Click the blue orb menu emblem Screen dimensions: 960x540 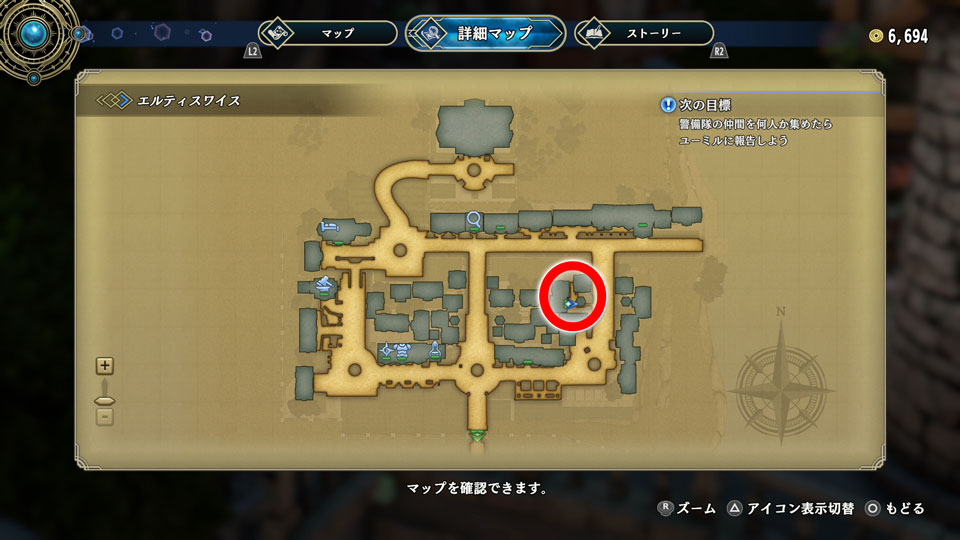(37, 34)
